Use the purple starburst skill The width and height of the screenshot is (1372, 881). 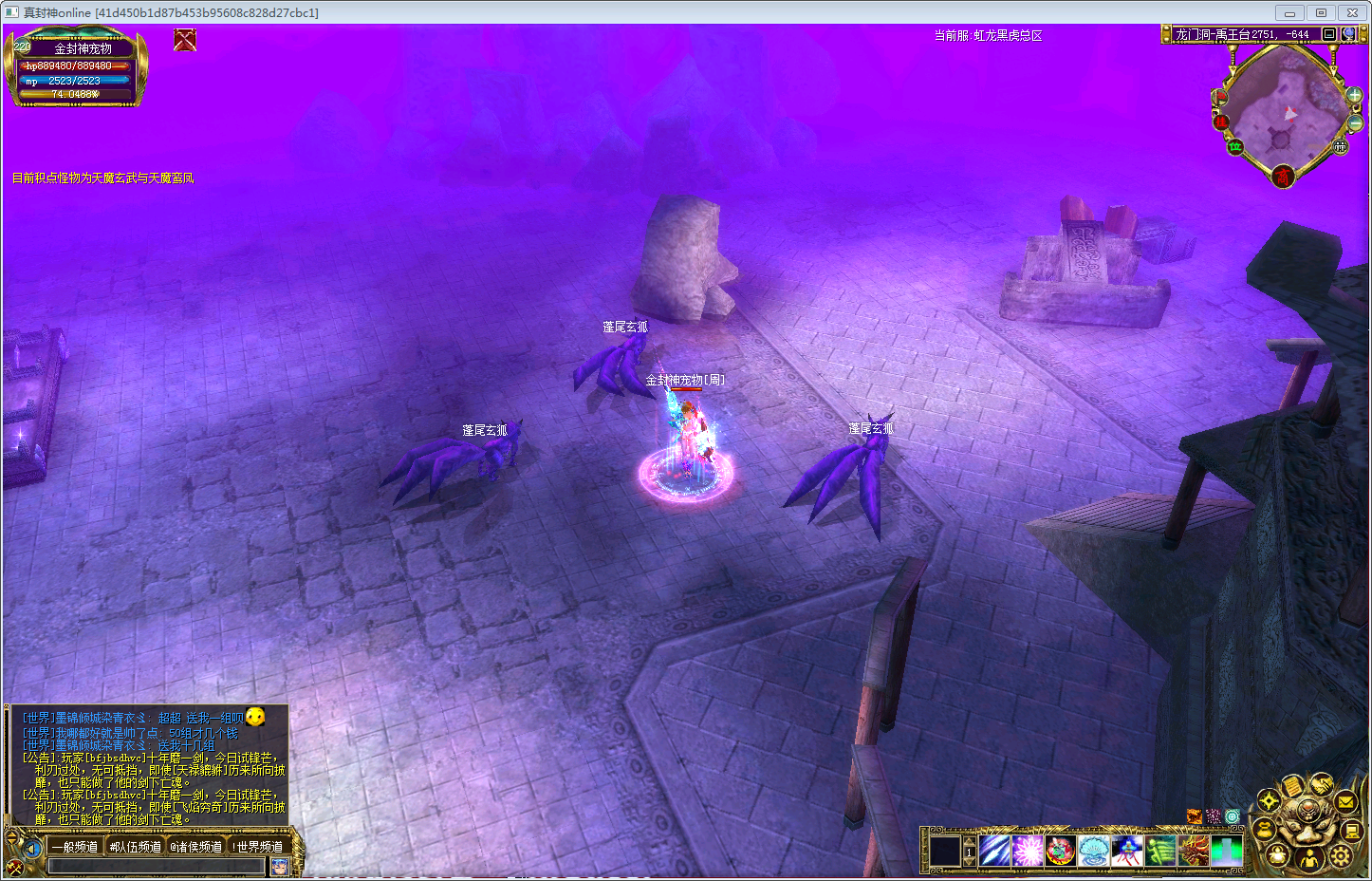tap(1028, 851)
